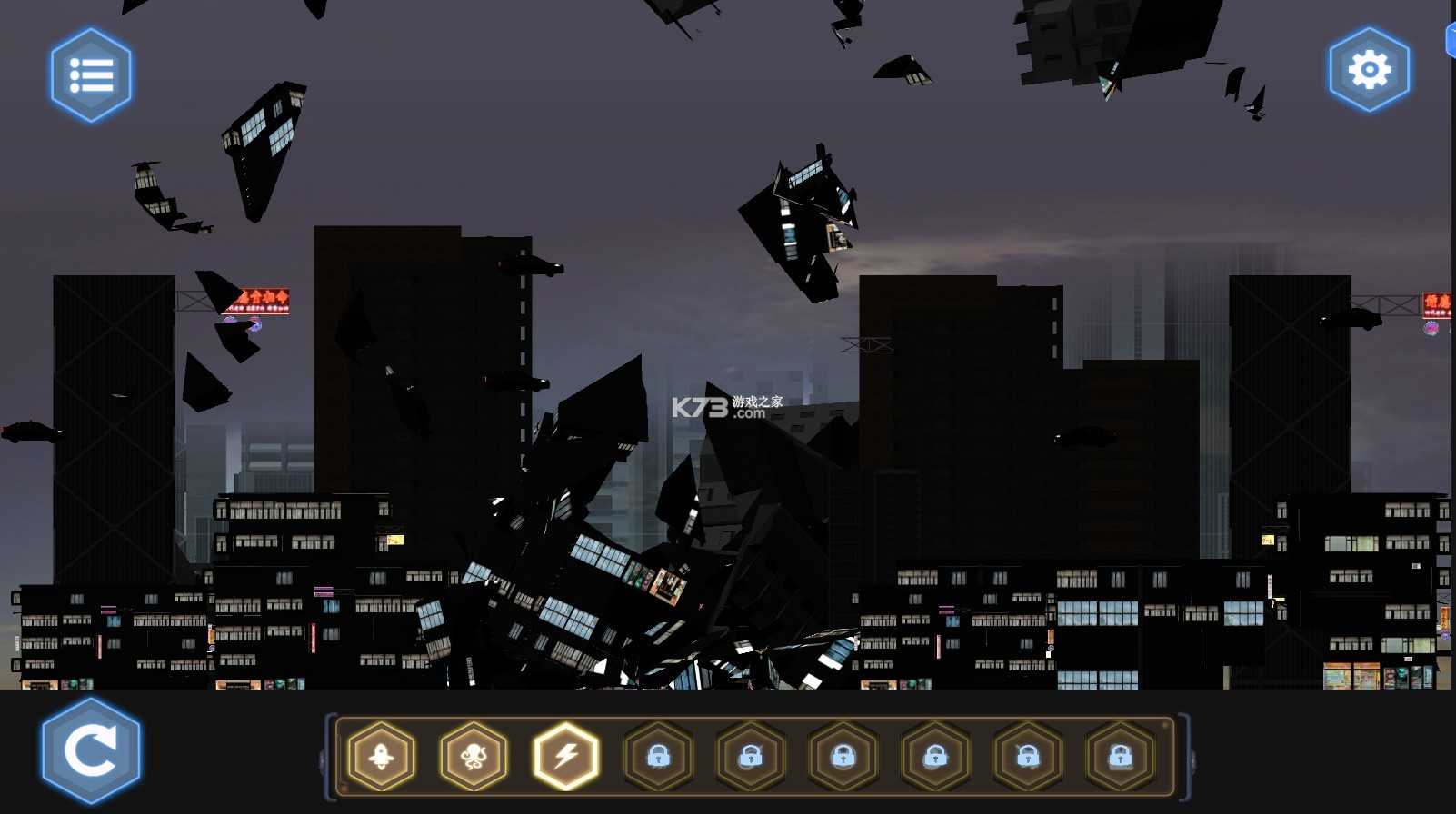Expand the blue tab on the right screen edge

1451,38
